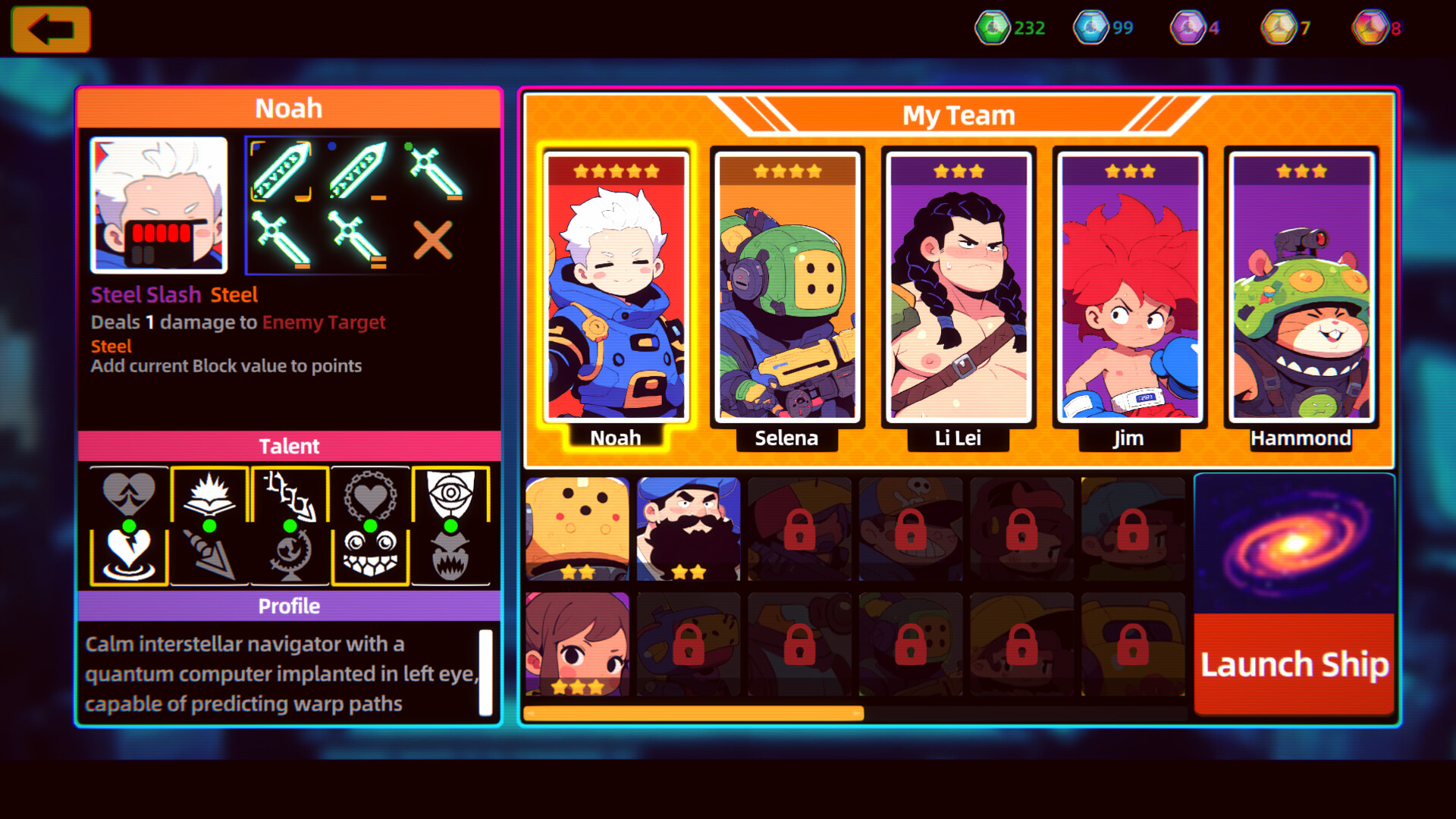Image resolution: width=1456 pixels, height=819 pixels.
Task: Click the X to remove a skill
Action: (x=434, y=241)
